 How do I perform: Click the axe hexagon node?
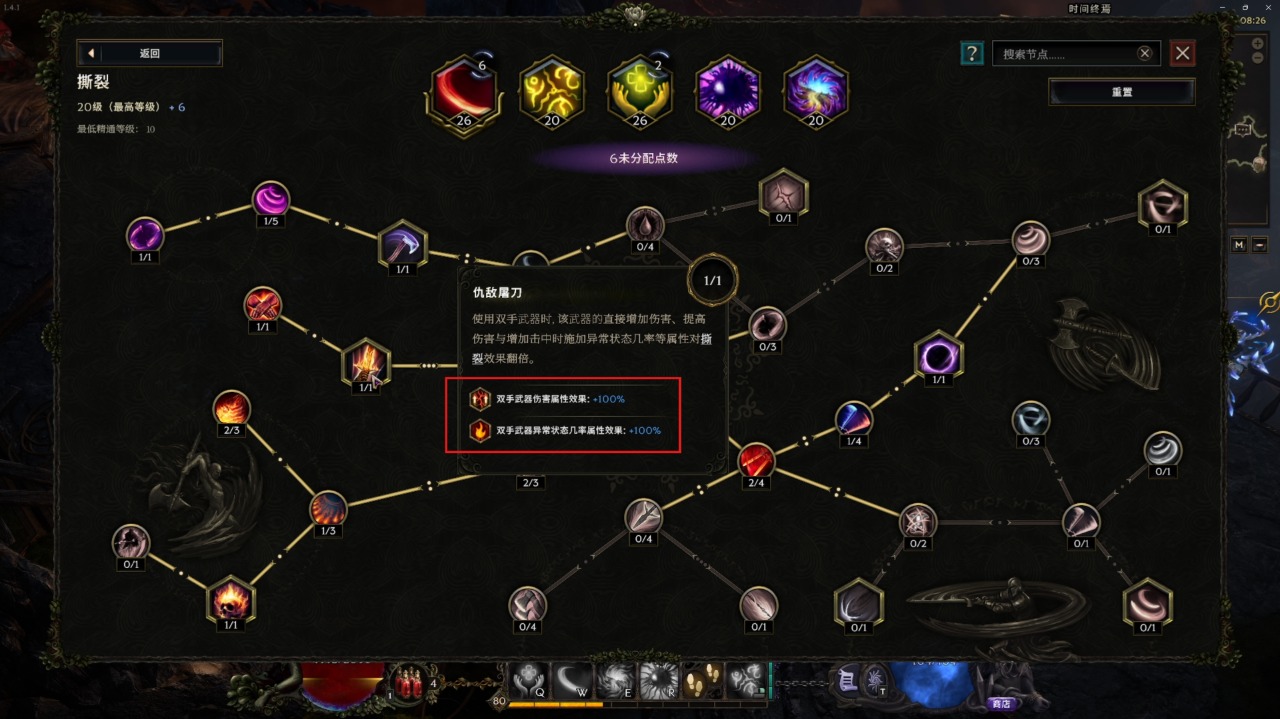(x=402, y=245)
